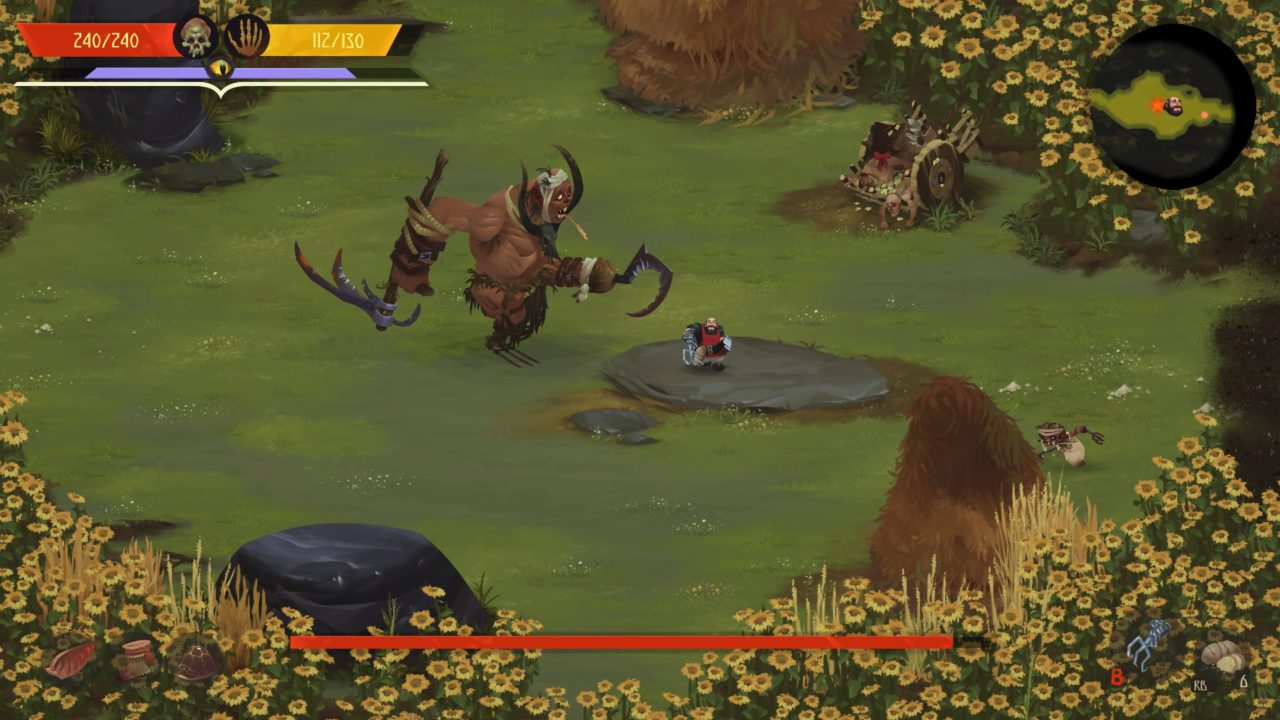Click the yellow eye icon

[220, 68]
